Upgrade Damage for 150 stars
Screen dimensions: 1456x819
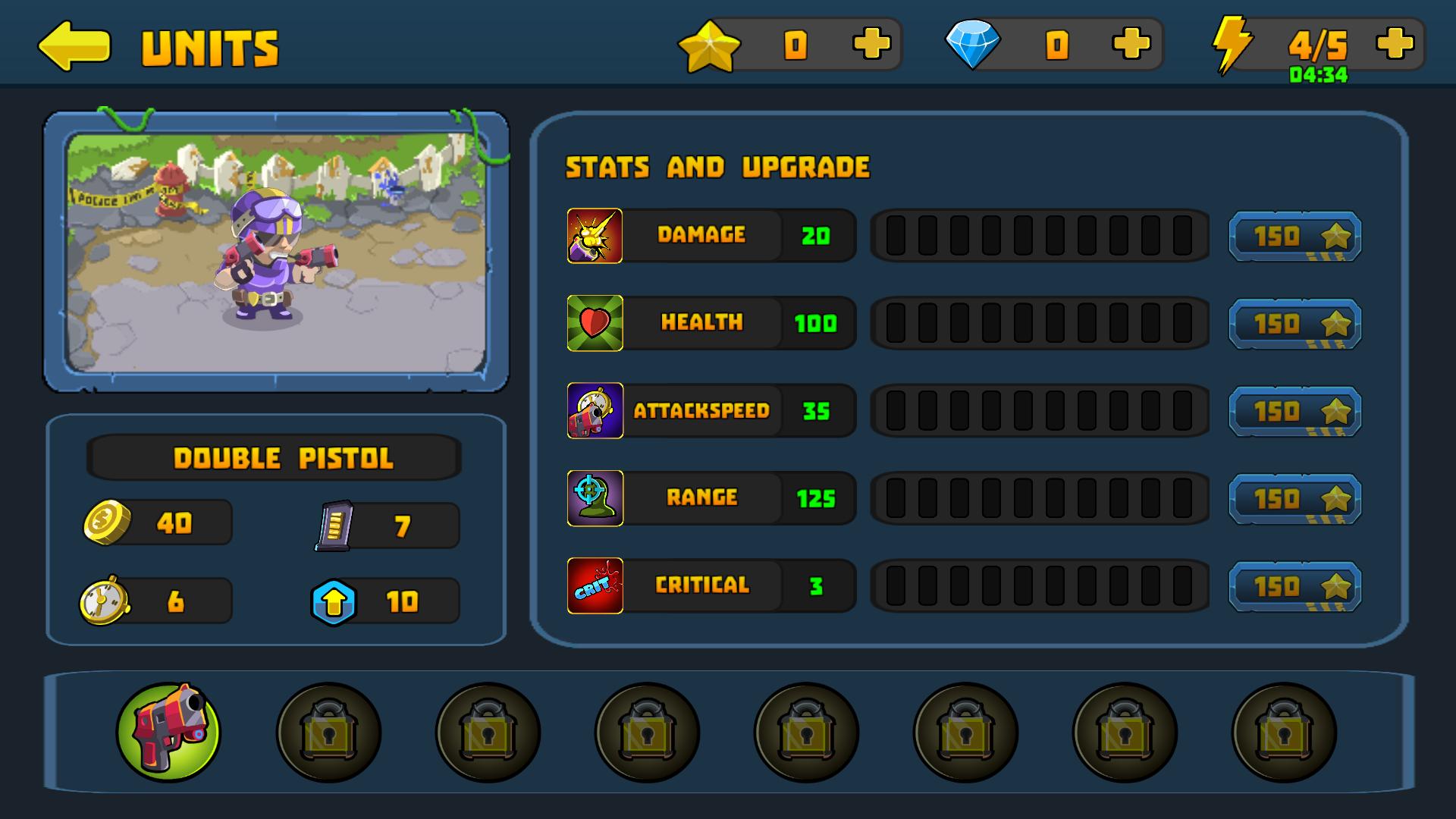pos(1294,235)
